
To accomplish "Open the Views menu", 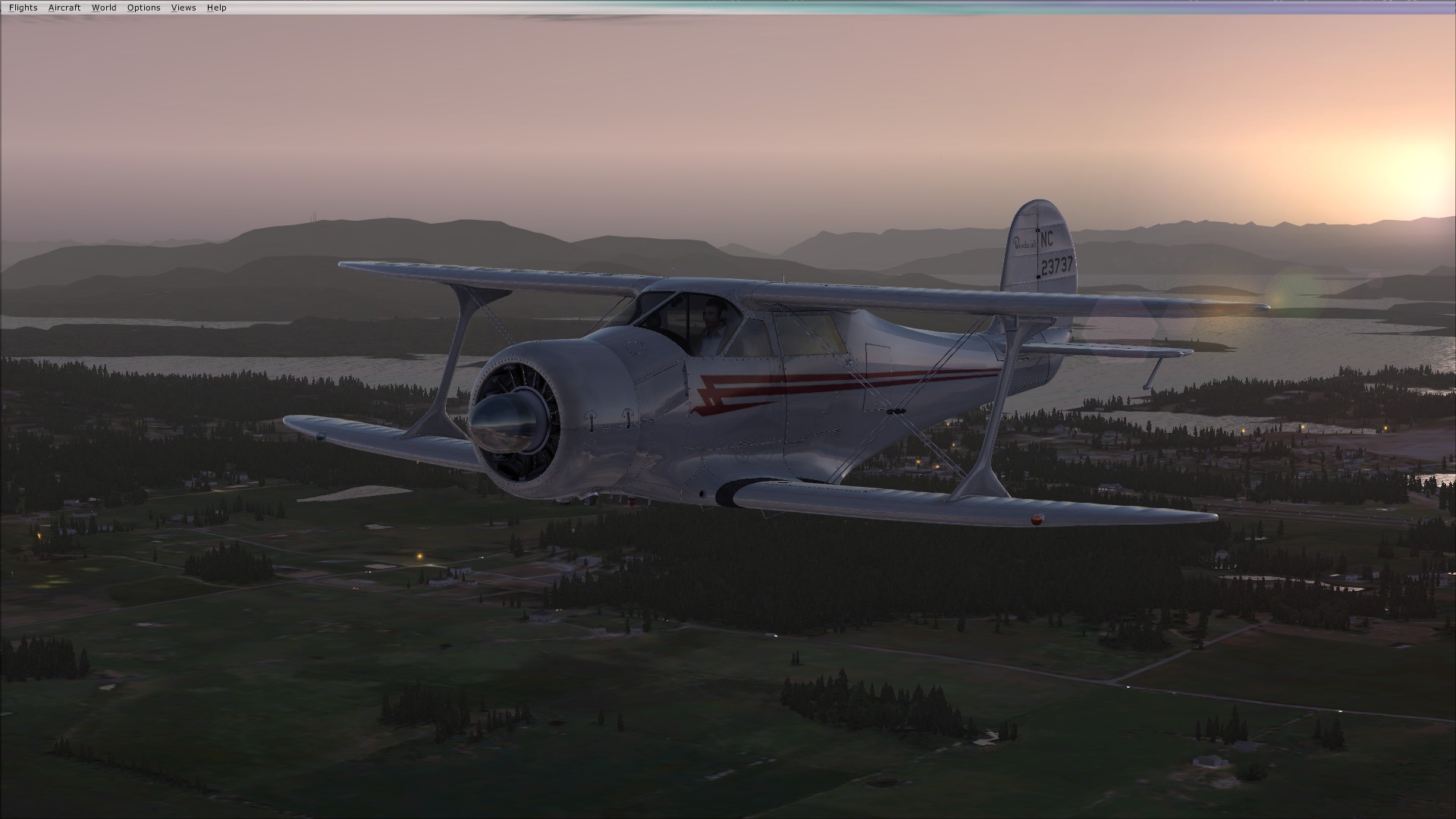I will (182, 8).
